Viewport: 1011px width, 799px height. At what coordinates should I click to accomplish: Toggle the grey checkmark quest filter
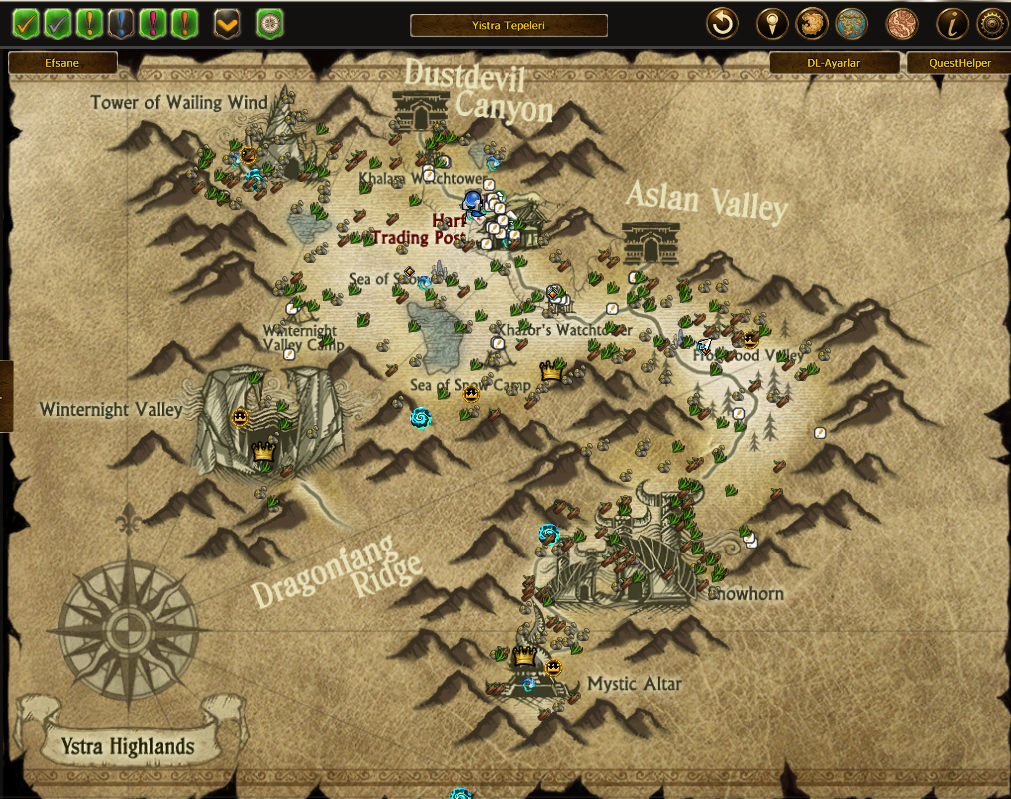58,23
